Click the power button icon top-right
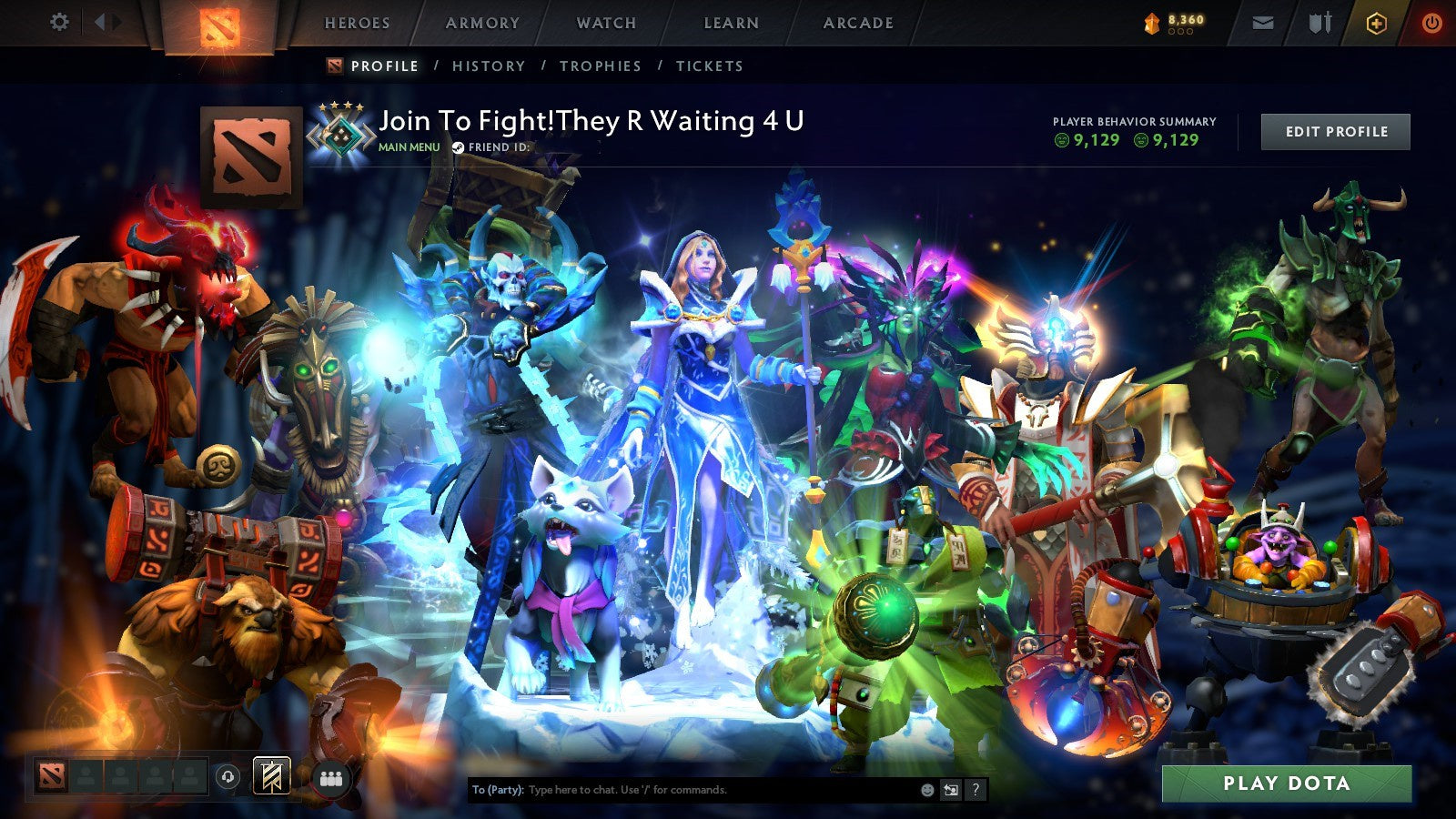 pos(1433,22)
